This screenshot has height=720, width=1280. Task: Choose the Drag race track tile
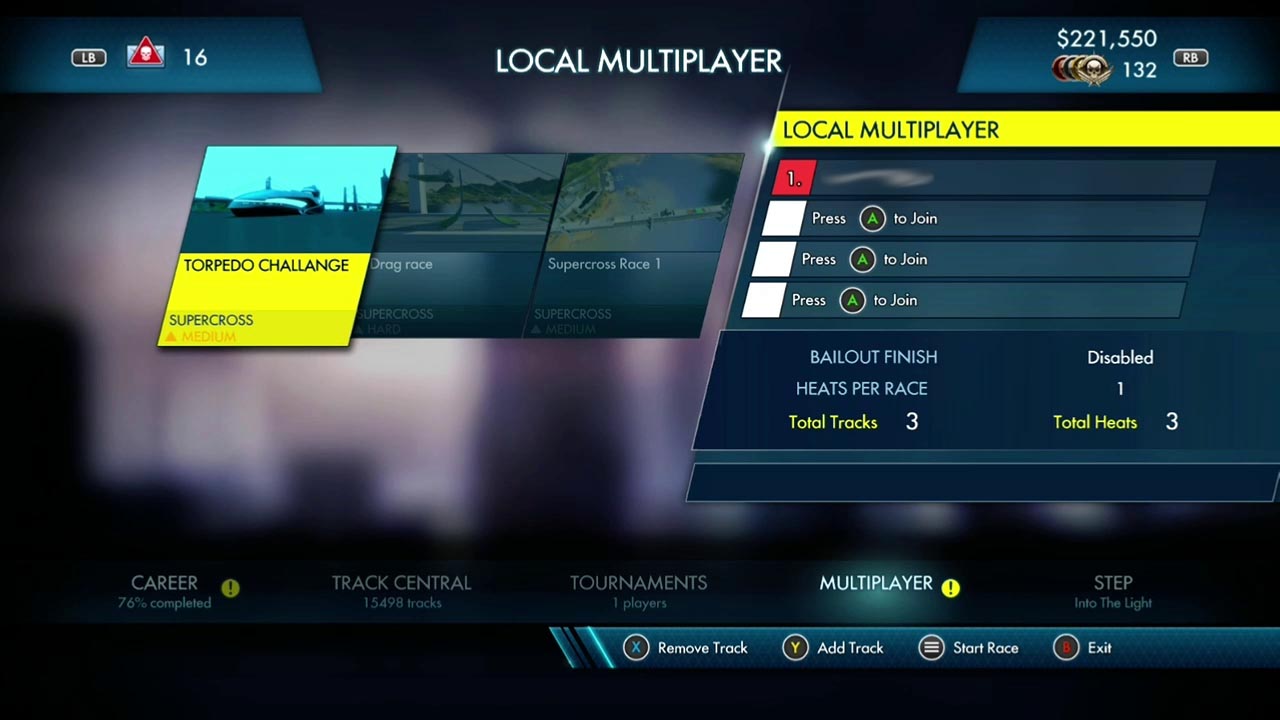(460, 250)
